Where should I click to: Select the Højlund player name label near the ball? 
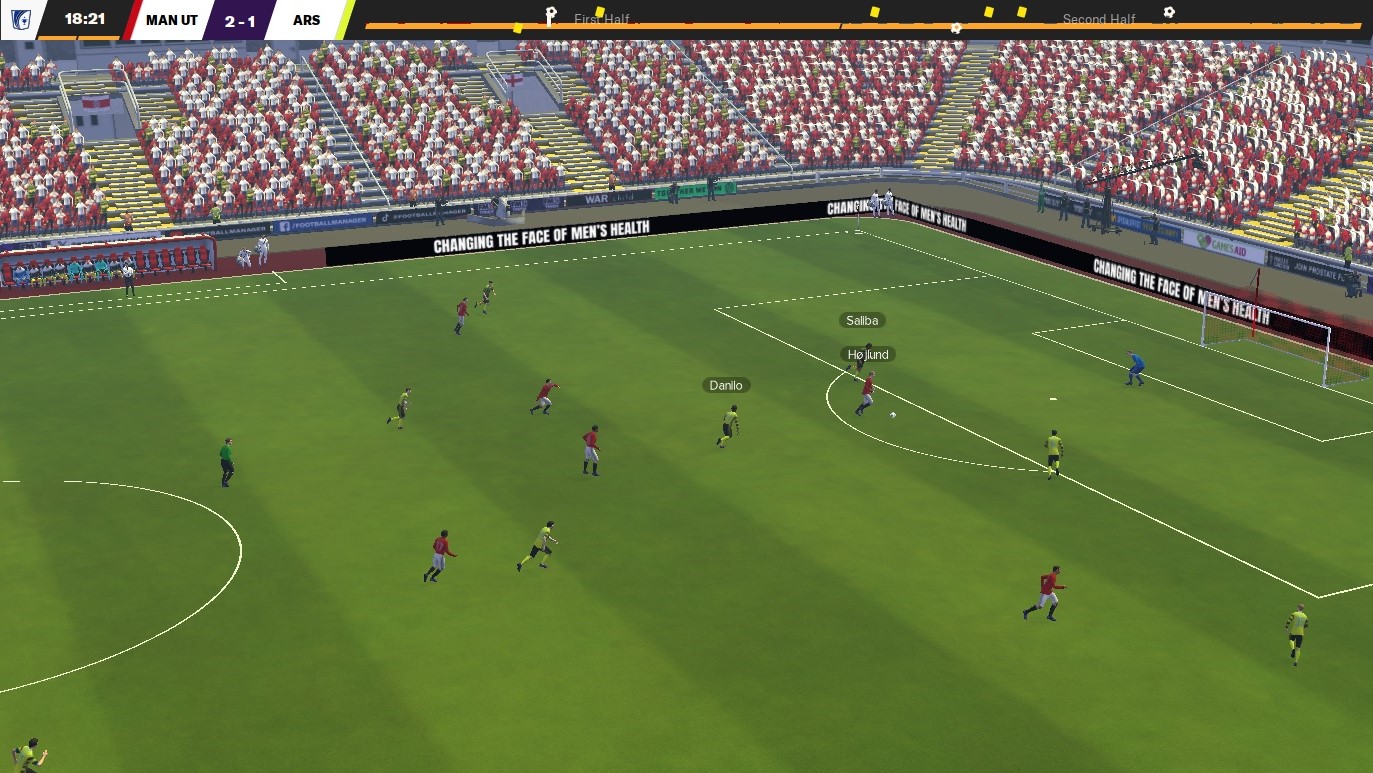click(x=867, y=353)
